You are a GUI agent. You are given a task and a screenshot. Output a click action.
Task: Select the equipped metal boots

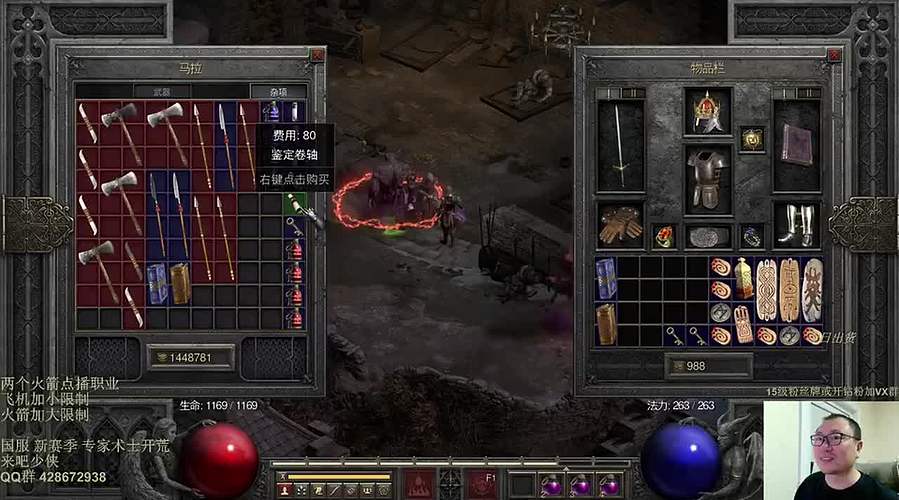click(x=797, y=227)
